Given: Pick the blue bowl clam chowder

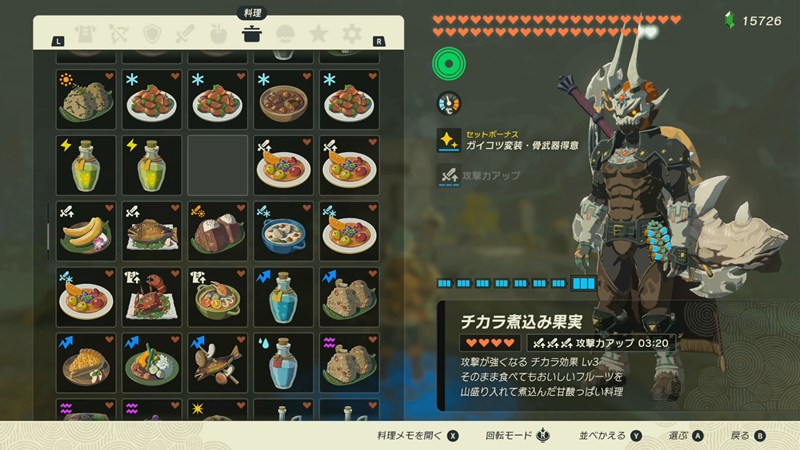Looking at the screenshot, I should [x=284, y=231].
